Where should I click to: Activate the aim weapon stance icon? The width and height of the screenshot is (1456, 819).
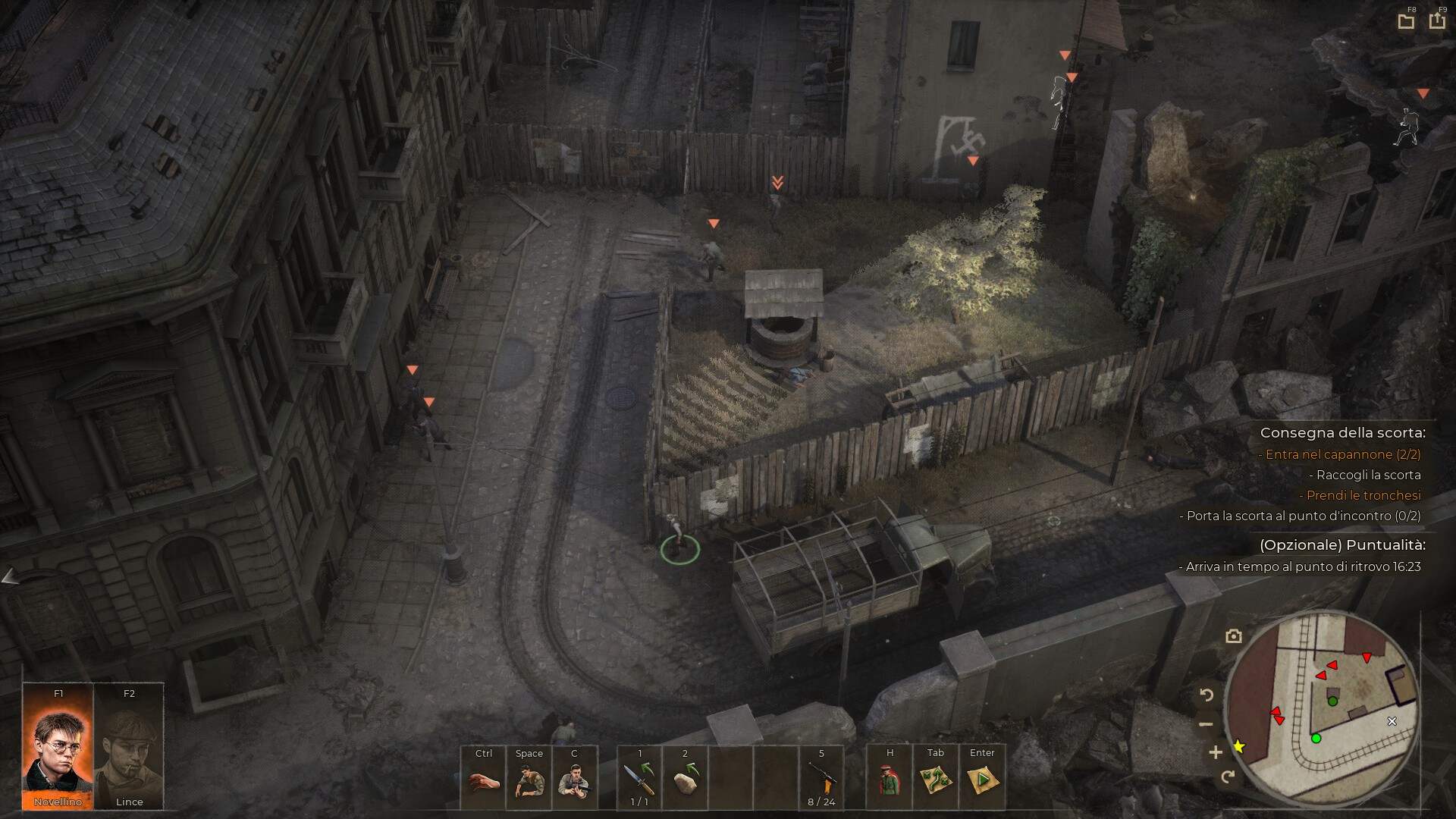point(574,780)
